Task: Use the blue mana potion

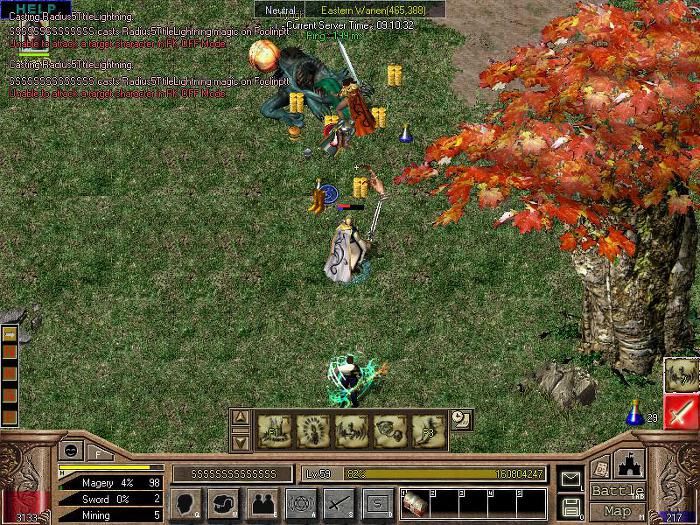Action: 634,414
